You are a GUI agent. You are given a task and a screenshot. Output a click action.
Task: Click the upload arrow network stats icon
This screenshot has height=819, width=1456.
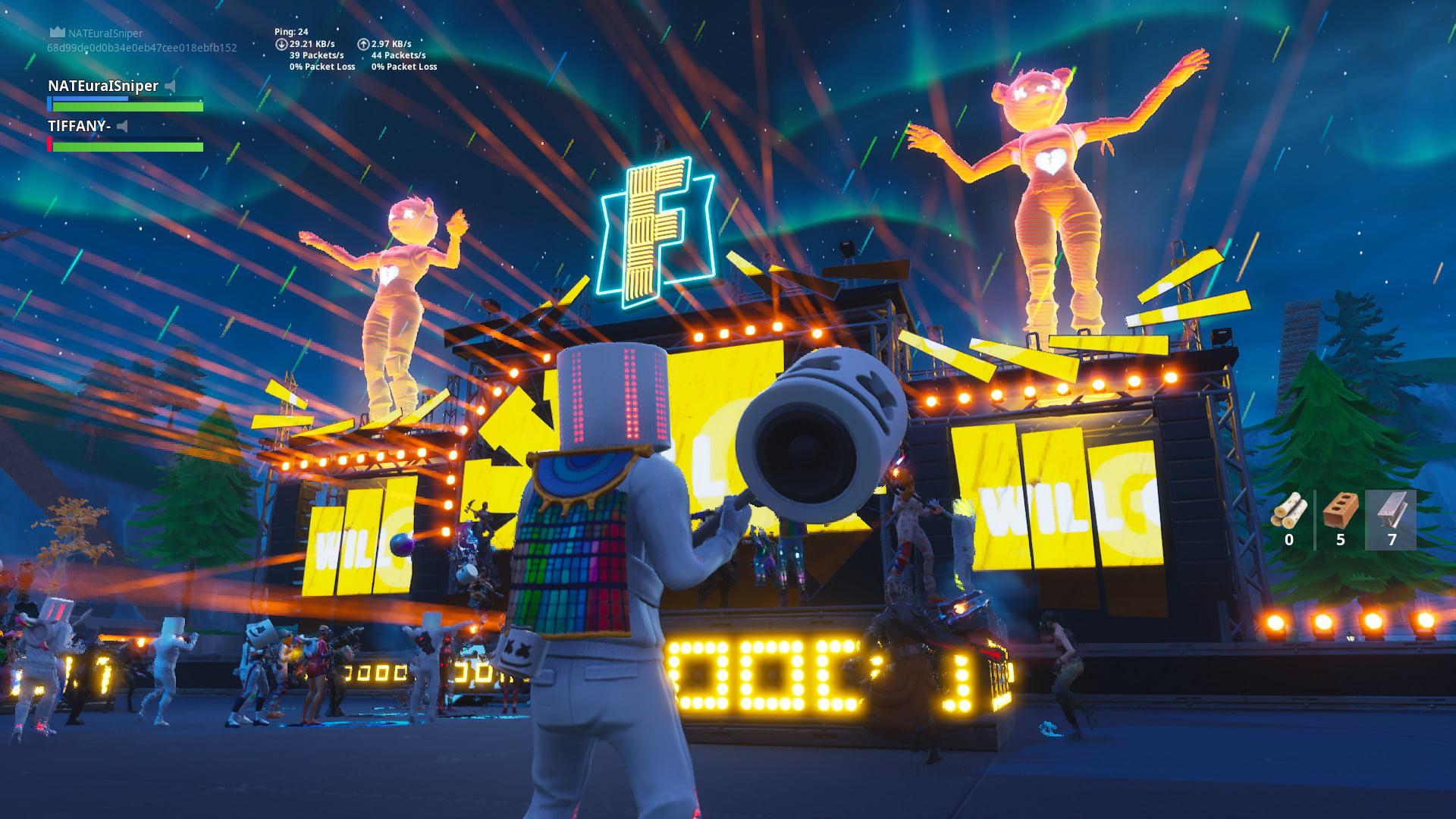tap(366, 43)
